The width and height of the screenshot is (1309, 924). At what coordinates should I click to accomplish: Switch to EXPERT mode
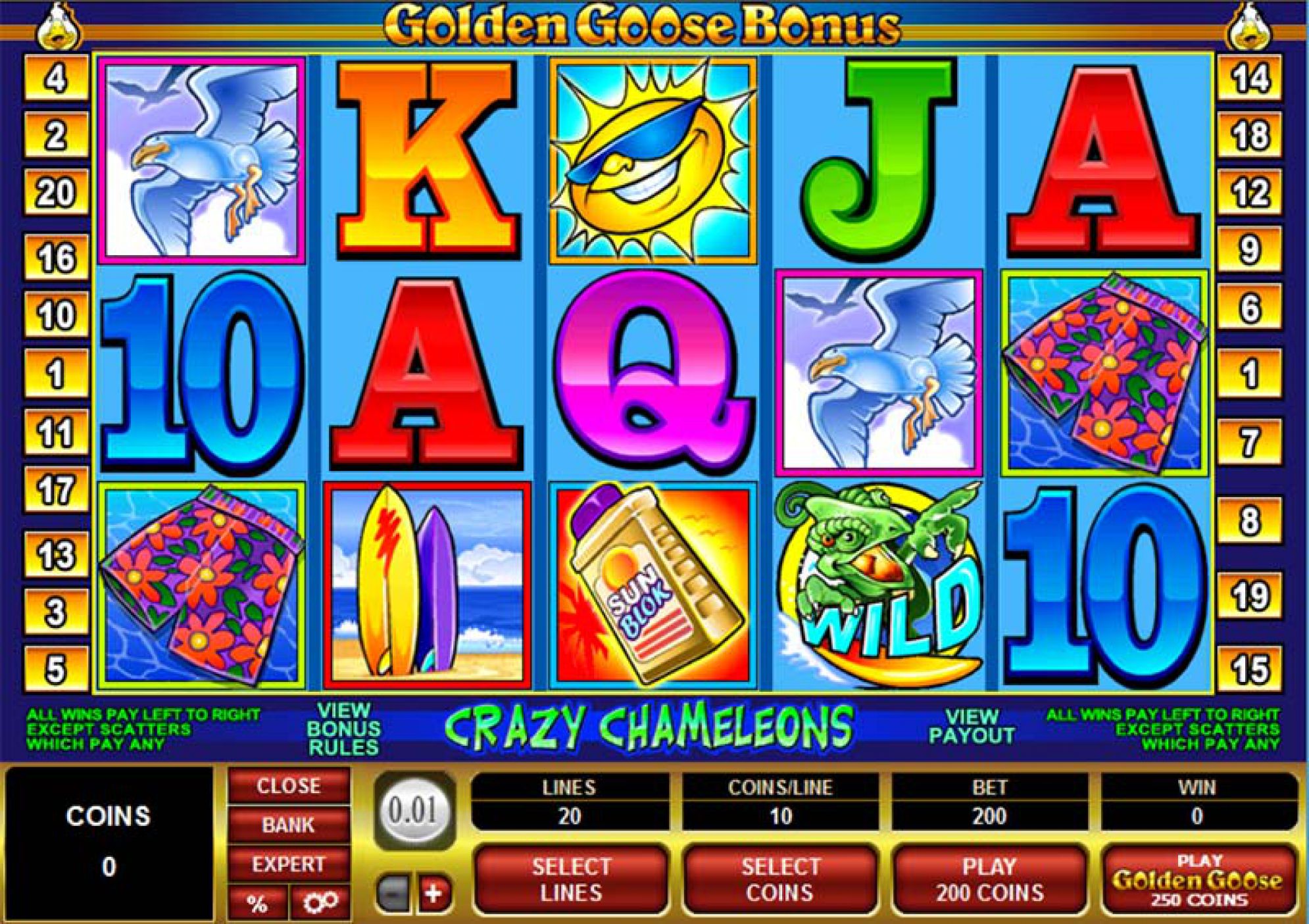coord(288,864)
